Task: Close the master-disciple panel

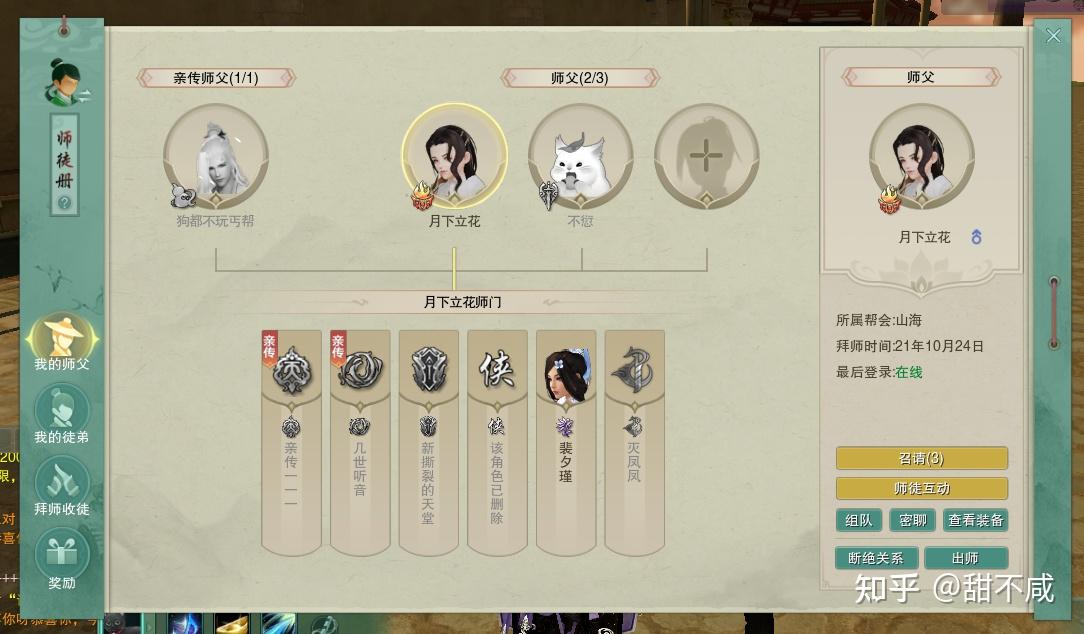Action: pos(1053,36)
